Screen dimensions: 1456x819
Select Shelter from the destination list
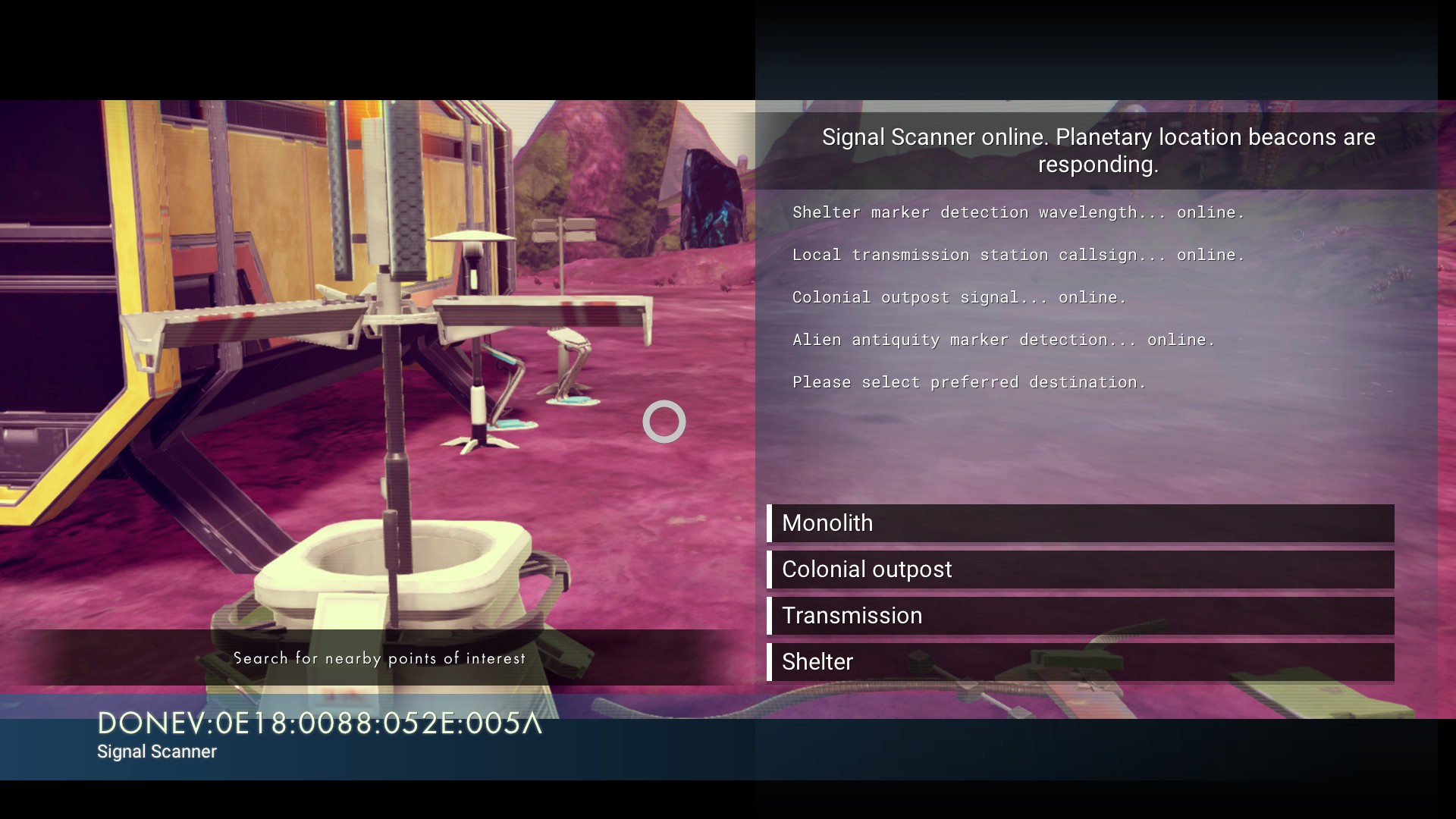tap(1080, 662)
